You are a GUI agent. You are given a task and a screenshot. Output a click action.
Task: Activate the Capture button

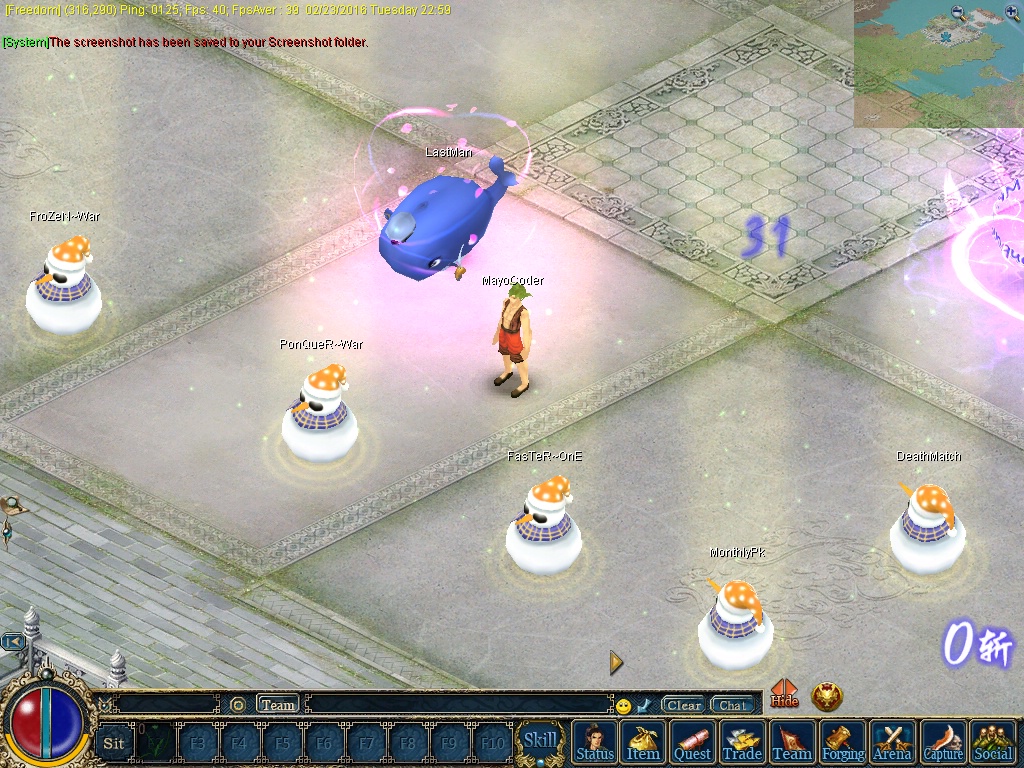942,742
